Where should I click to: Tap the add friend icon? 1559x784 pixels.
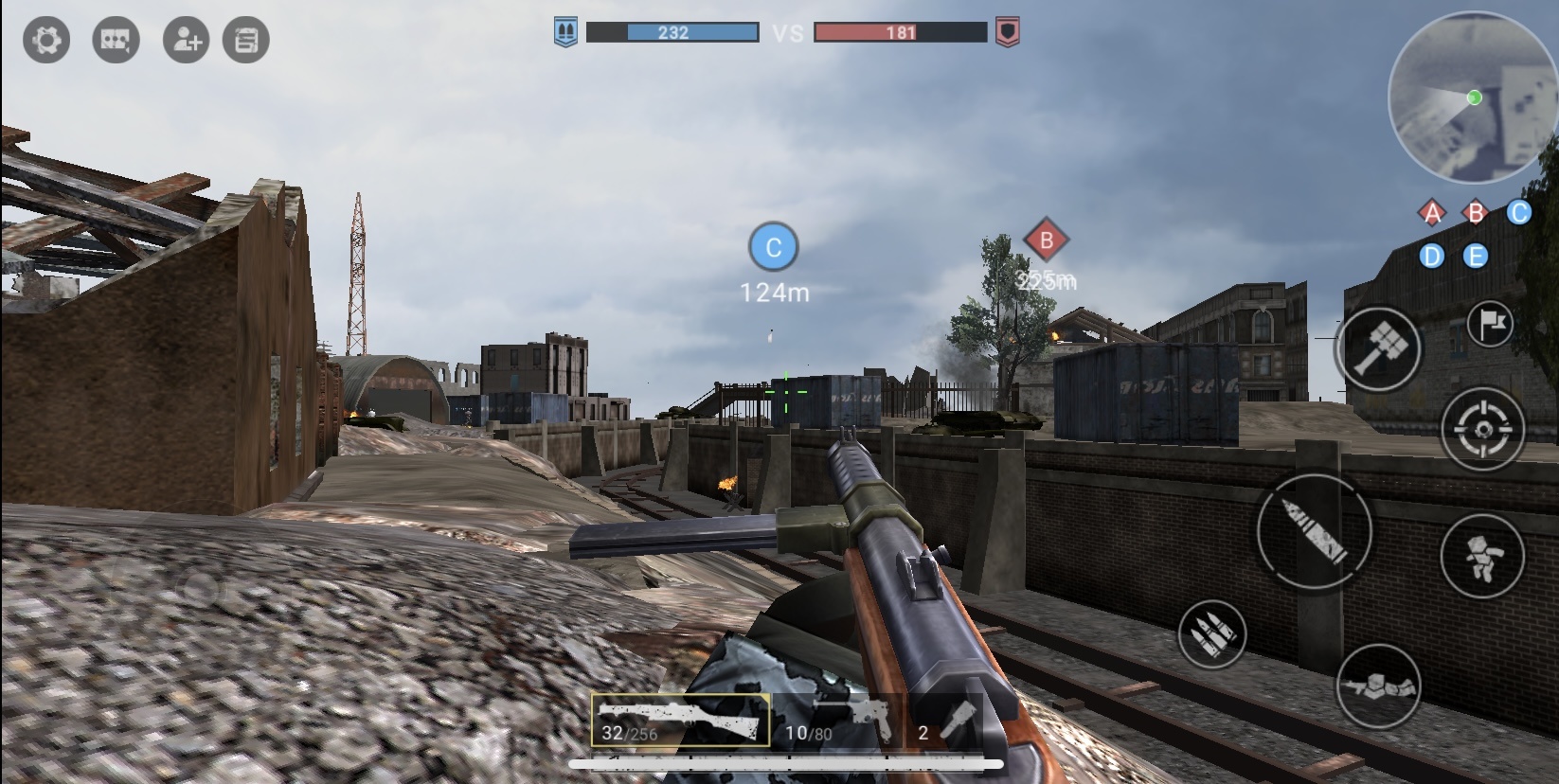click(x=186, y=41)
